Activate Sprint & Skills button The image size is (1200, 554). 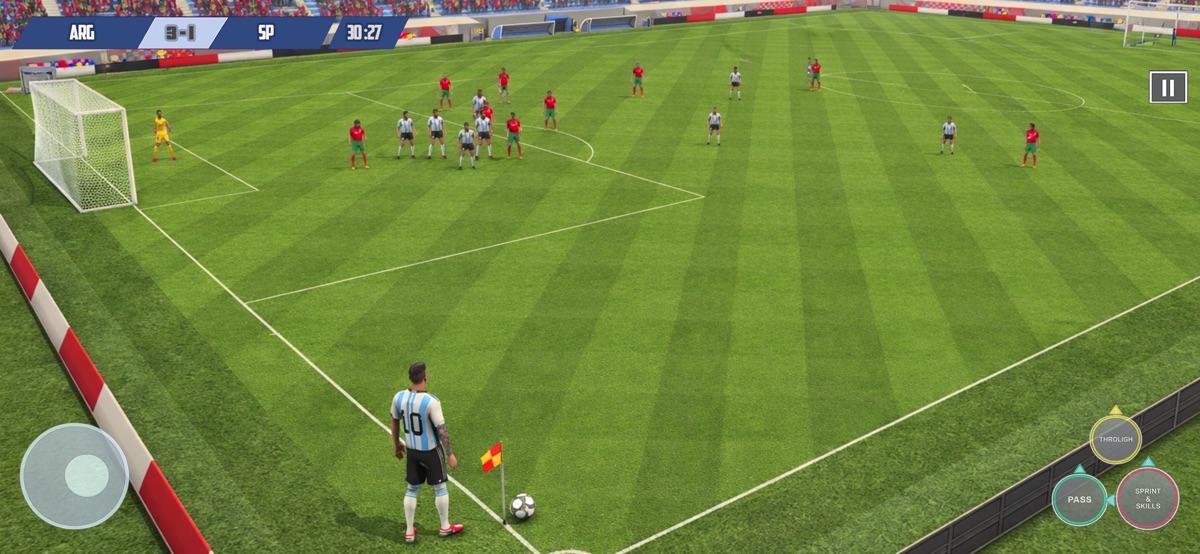click(1147, 498)
